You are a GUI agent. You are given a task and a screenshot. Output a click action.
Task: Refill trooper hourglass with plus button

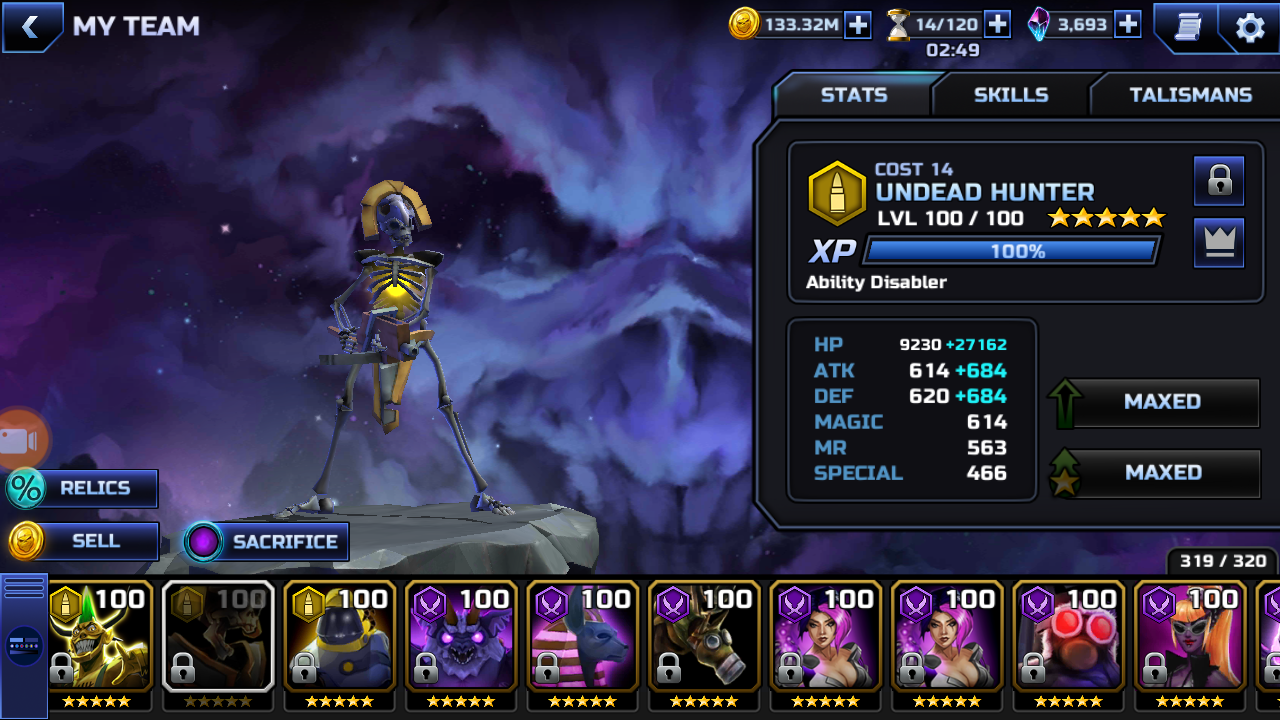(997, 25)
